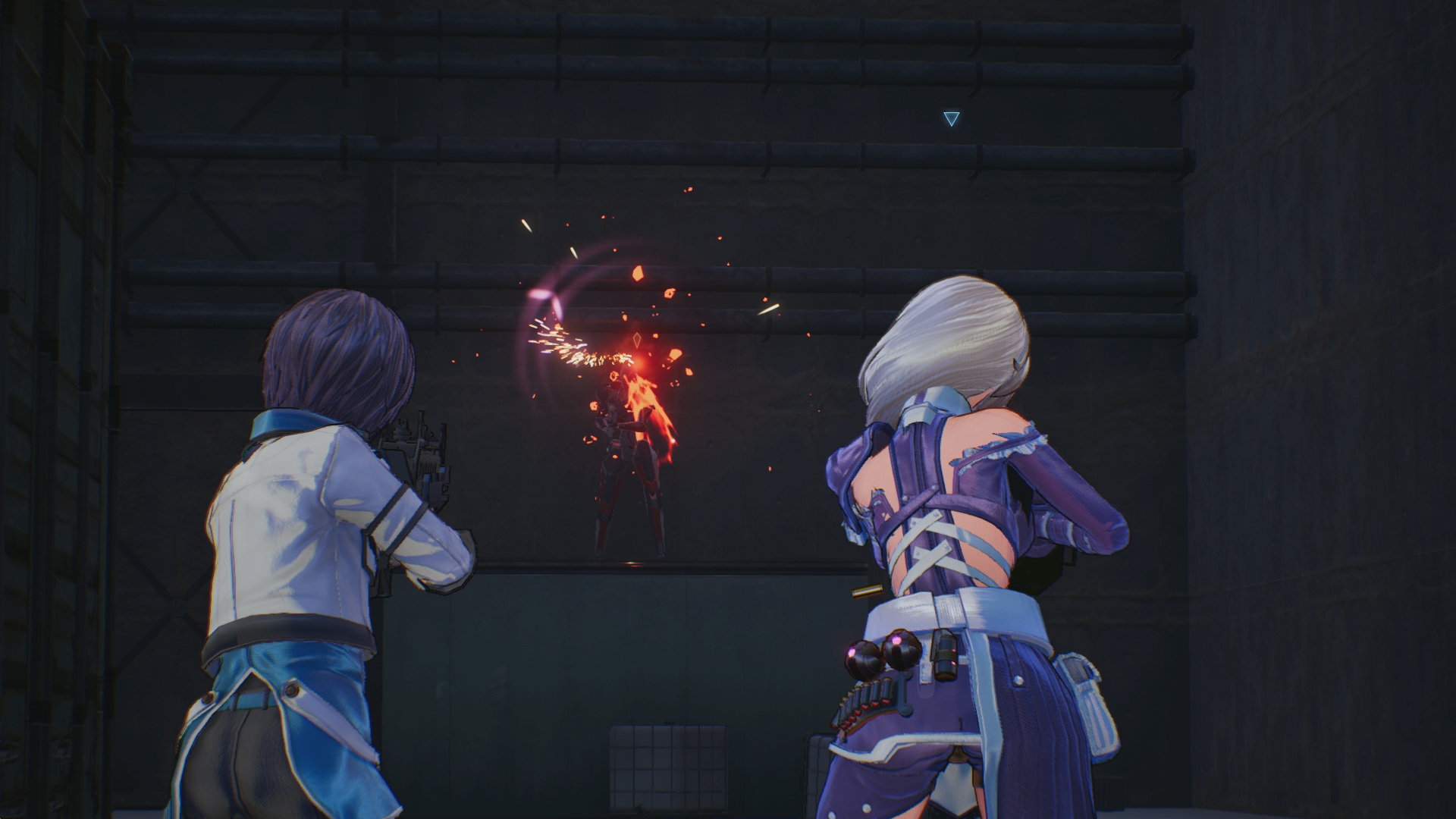Select the blue triangle waypoint marker
This screenshot has width=1456, height=819.
951,118
